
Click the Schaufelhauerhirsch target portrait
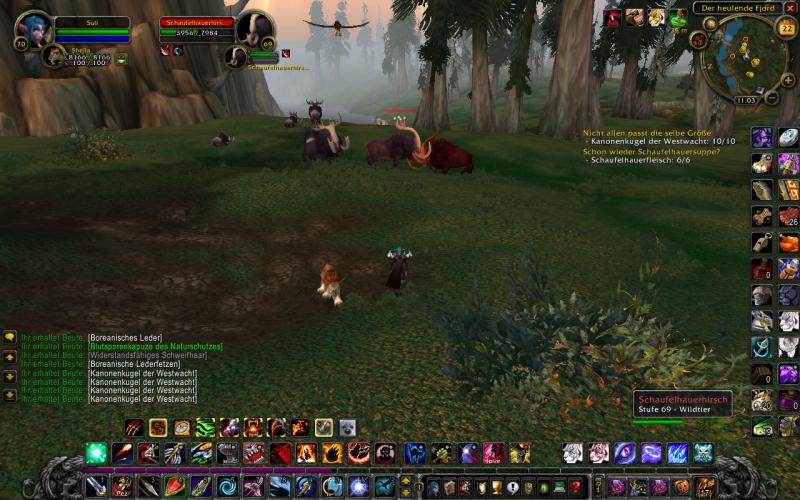pos(254,27)
